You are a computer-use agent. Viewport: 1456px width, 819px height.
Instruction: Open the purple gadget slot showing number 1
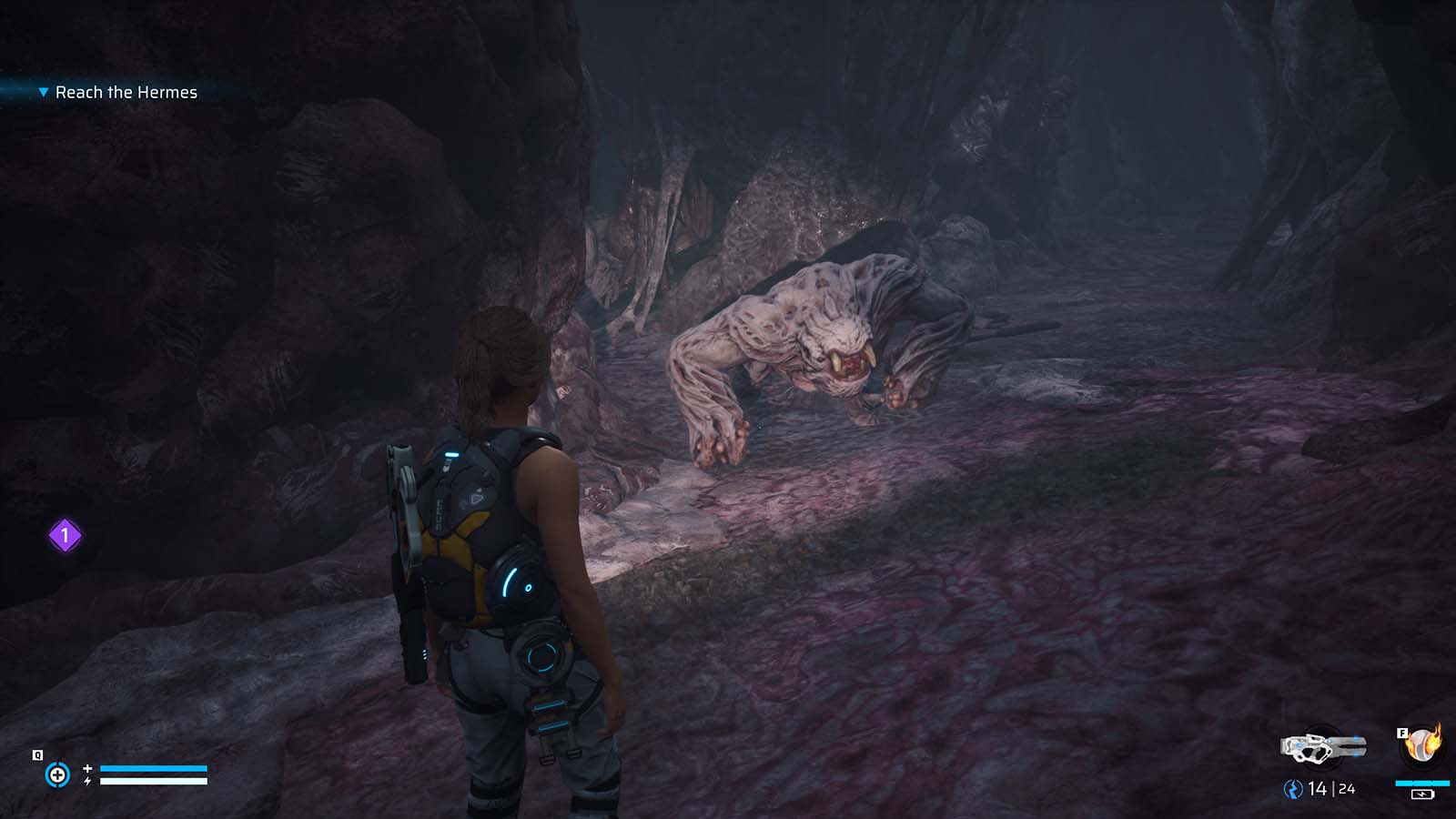[x=64, y=537]
